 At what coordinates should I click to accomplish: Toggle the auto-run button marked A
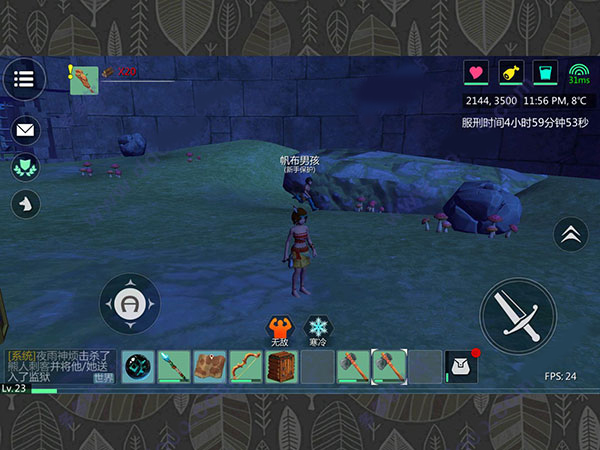(130, 303)
